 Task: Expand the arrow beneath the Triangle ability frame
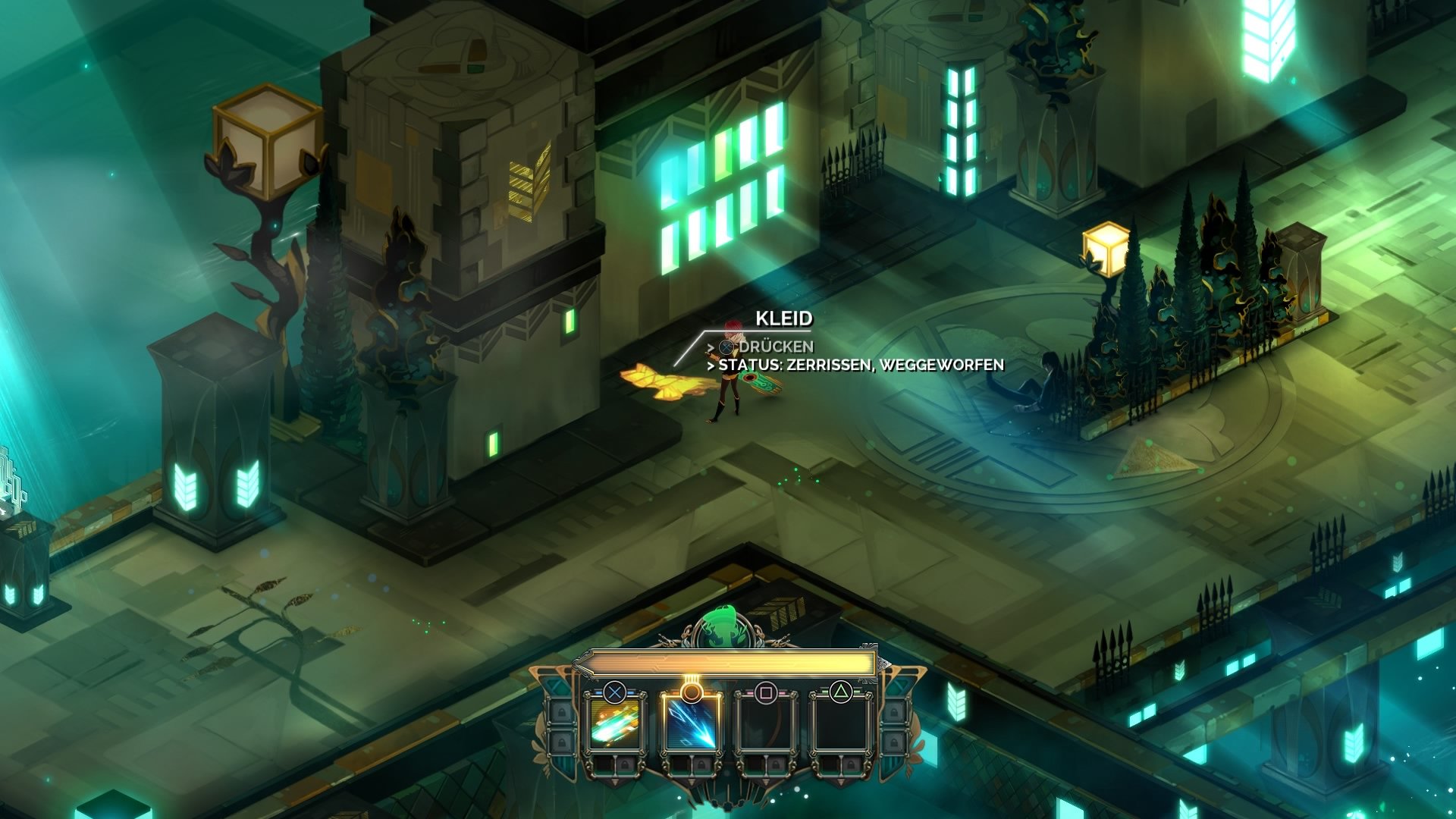point(840,782)
